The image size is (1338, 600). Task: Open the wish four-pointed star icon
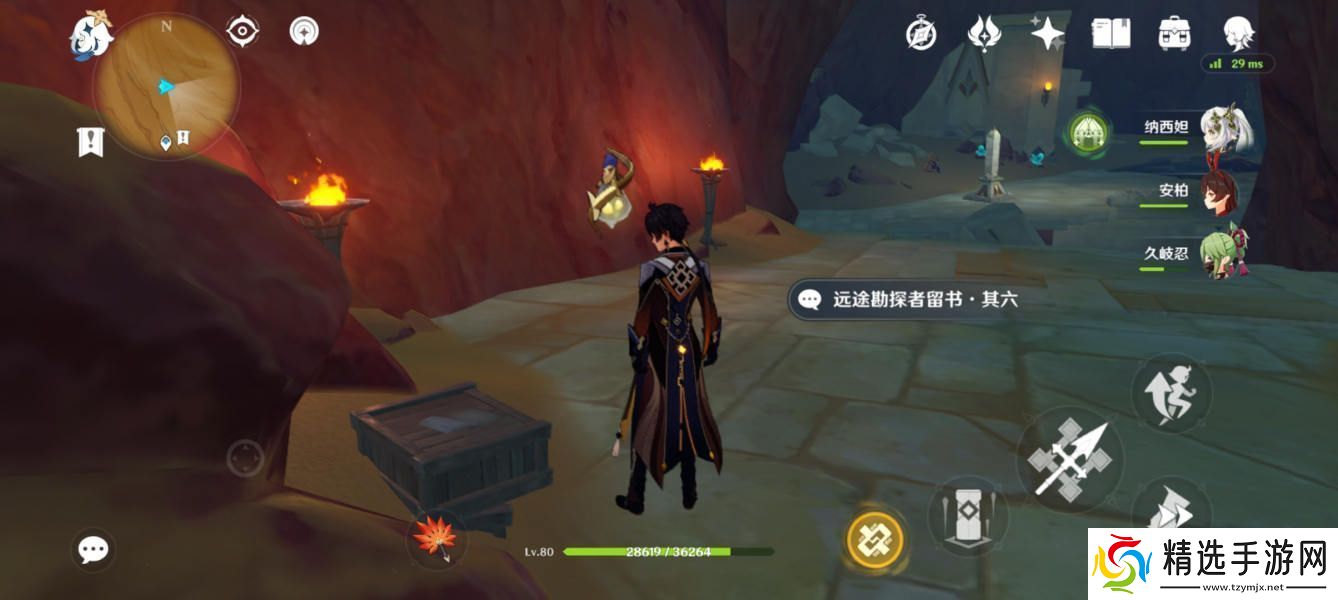1047,34
